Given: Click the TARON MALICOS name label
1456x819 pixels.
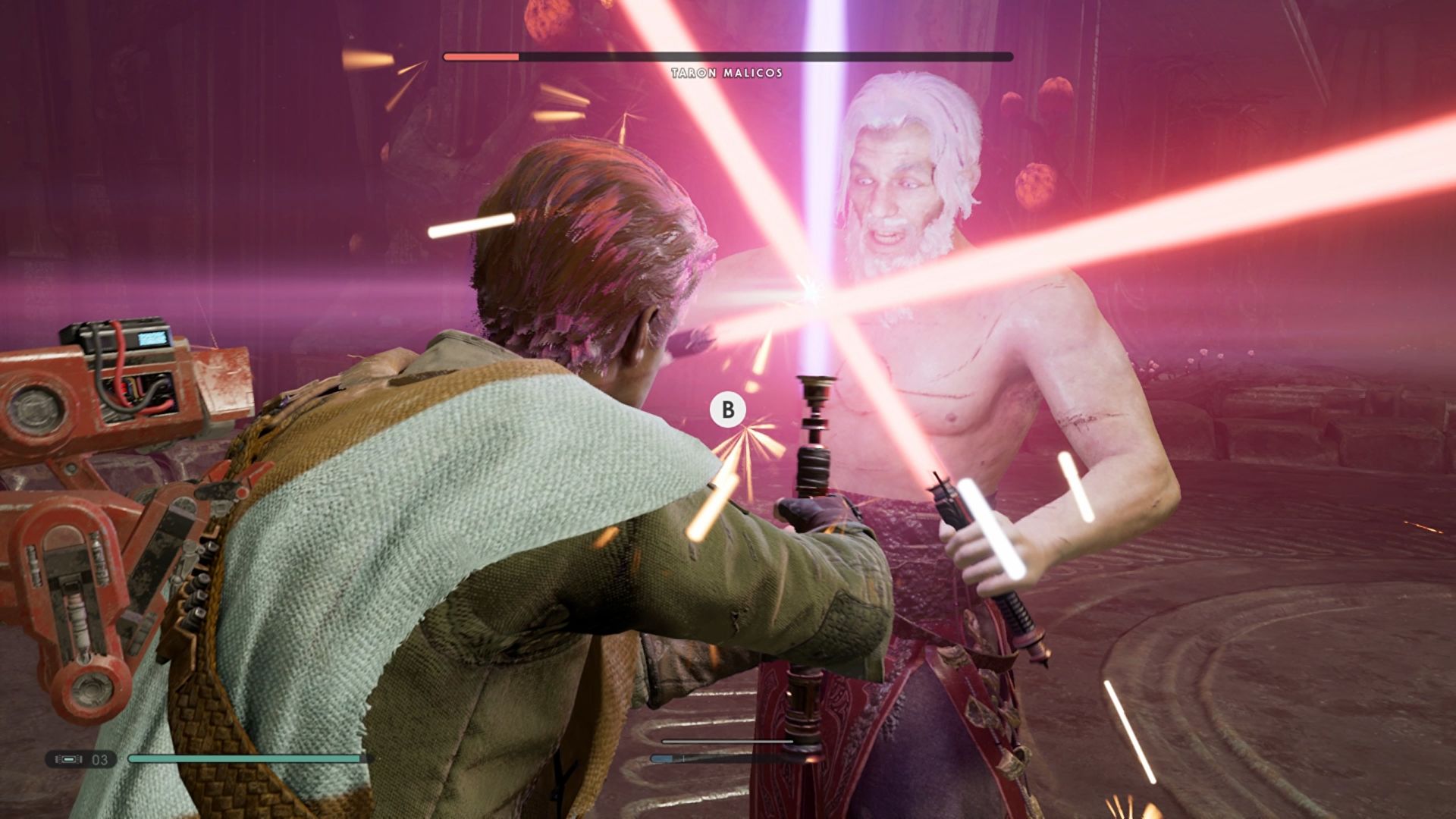Looking at the screenshot, I should (726, 74).
